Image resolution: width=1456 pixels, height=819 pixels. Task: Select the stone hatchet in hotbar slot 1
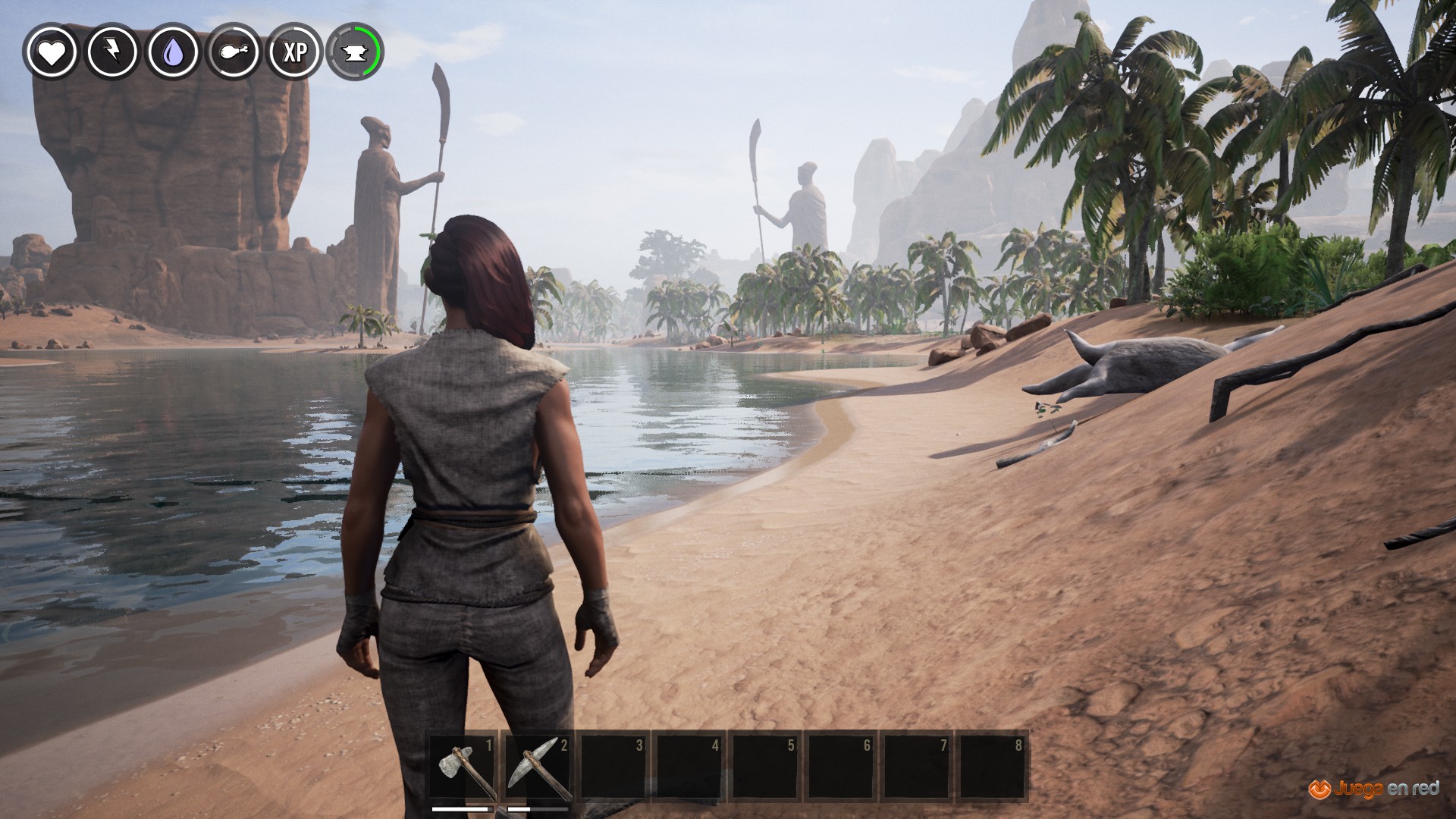(465, 767)
